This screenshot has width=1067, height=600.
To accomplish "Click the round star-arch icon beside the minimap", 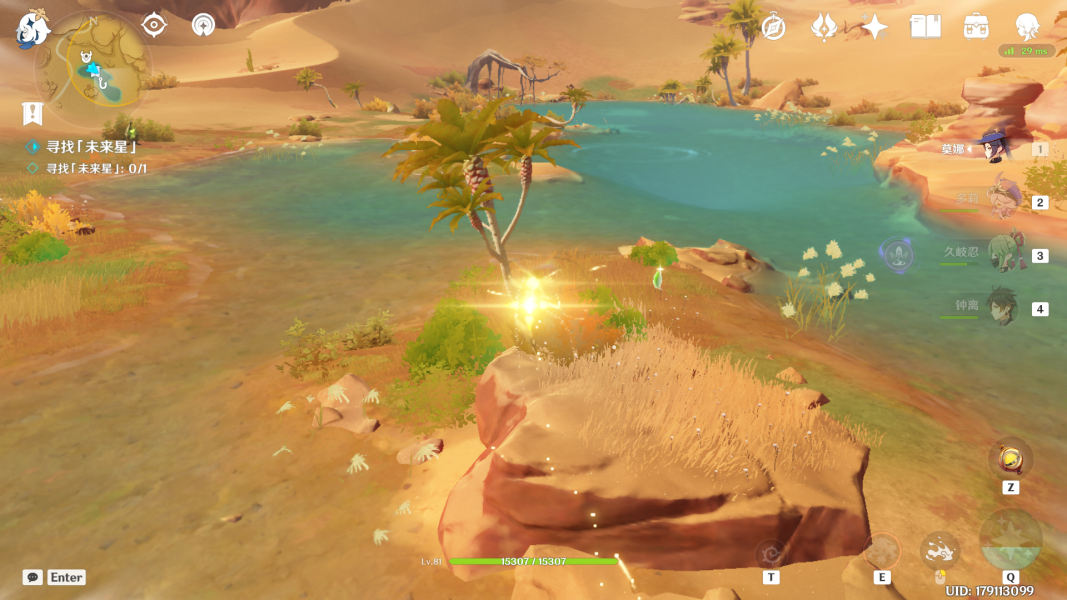I will (x=203, y=25).
